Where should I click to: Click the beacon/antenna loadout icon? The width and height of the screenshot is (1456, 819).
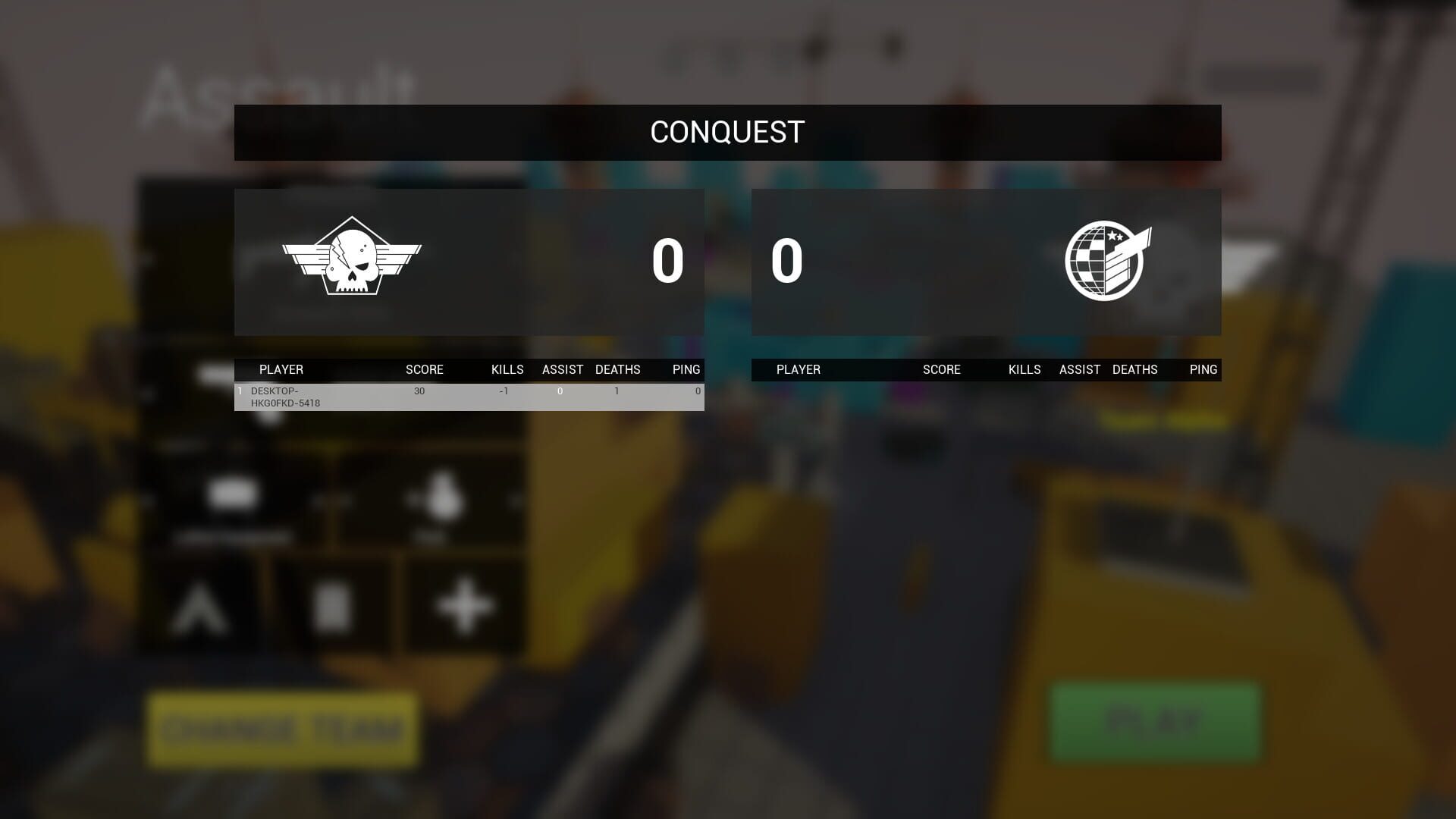(202, 607)
